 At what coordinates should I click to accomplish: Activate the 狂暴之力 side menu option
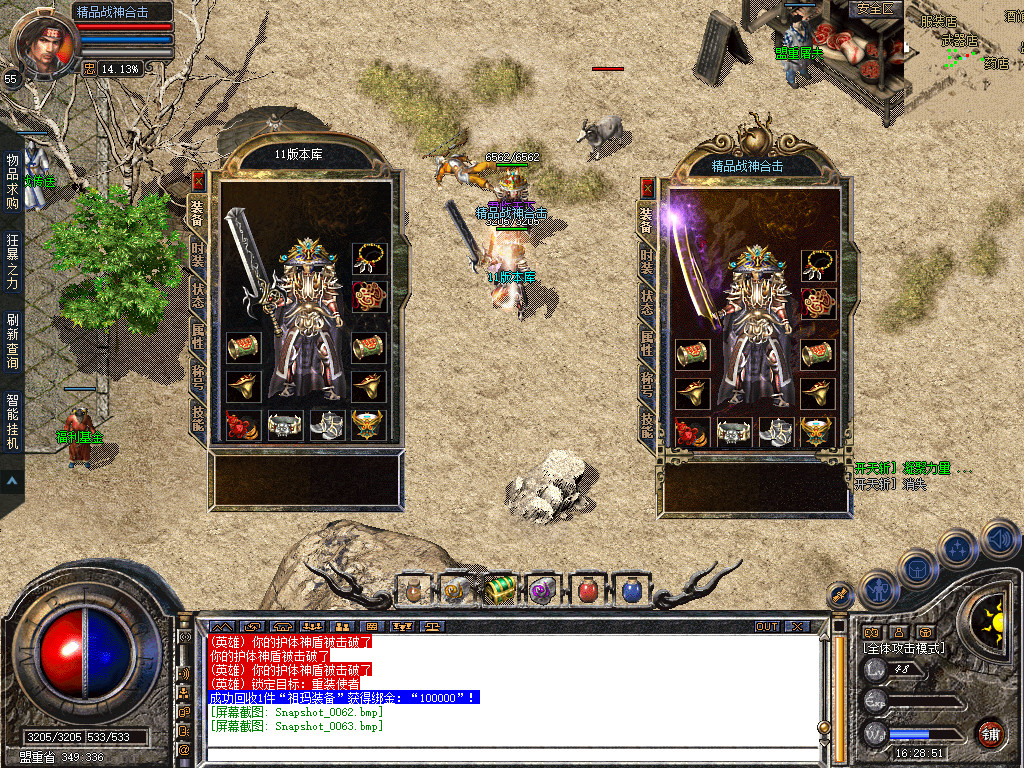[x=12, y=261]
